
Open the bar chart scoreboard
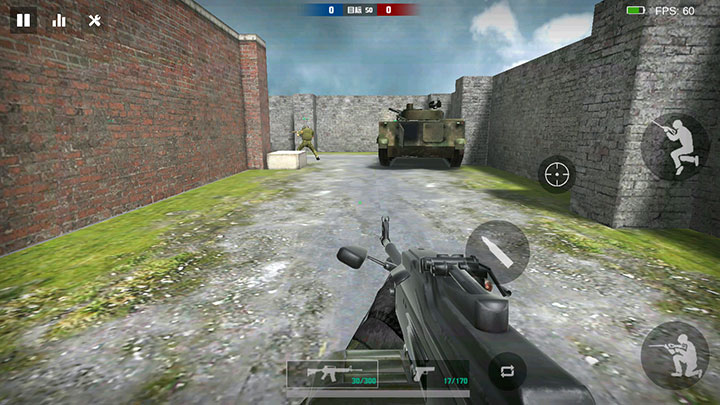point(59,19)
